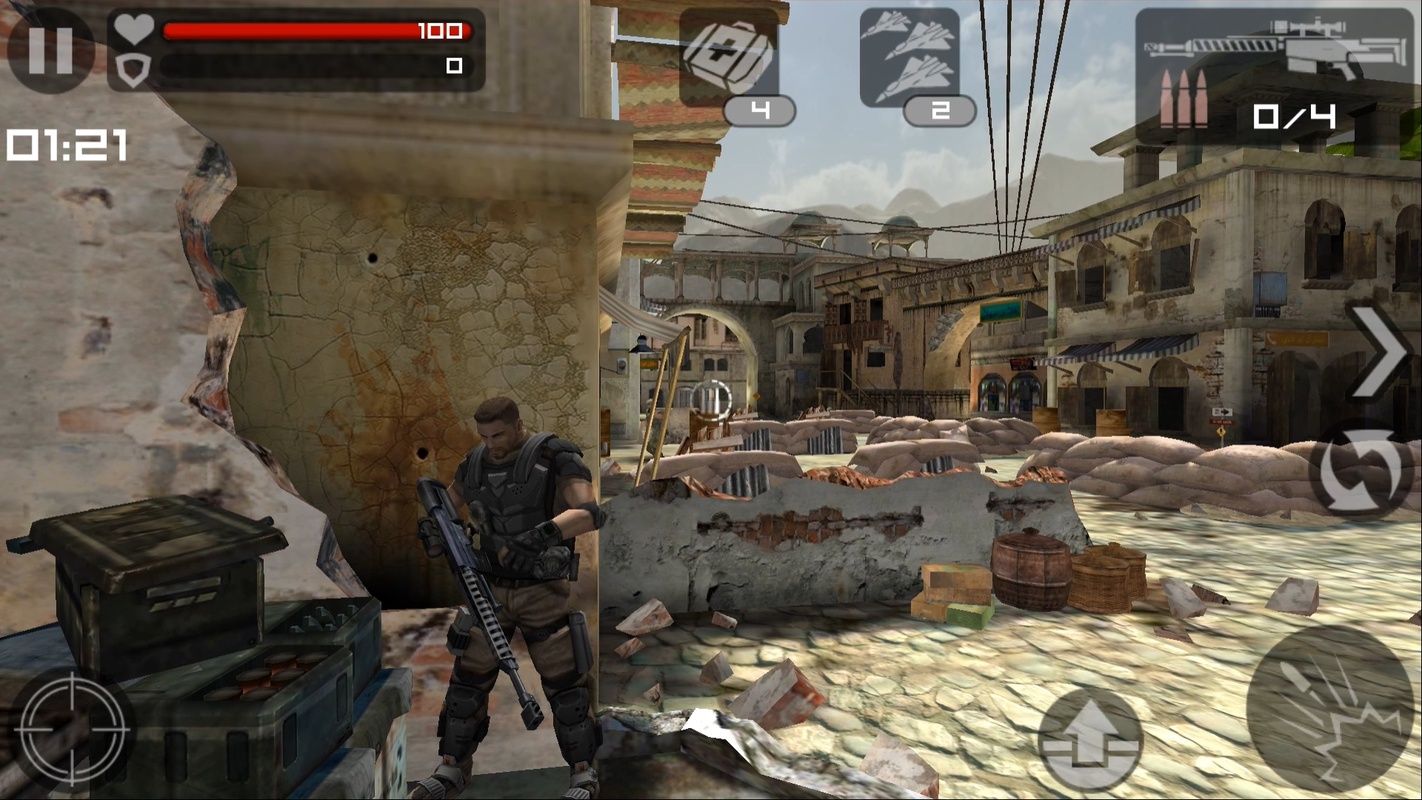Tap the up arrow stand button
The image size is (1422, 800).
coord(1090,739)
